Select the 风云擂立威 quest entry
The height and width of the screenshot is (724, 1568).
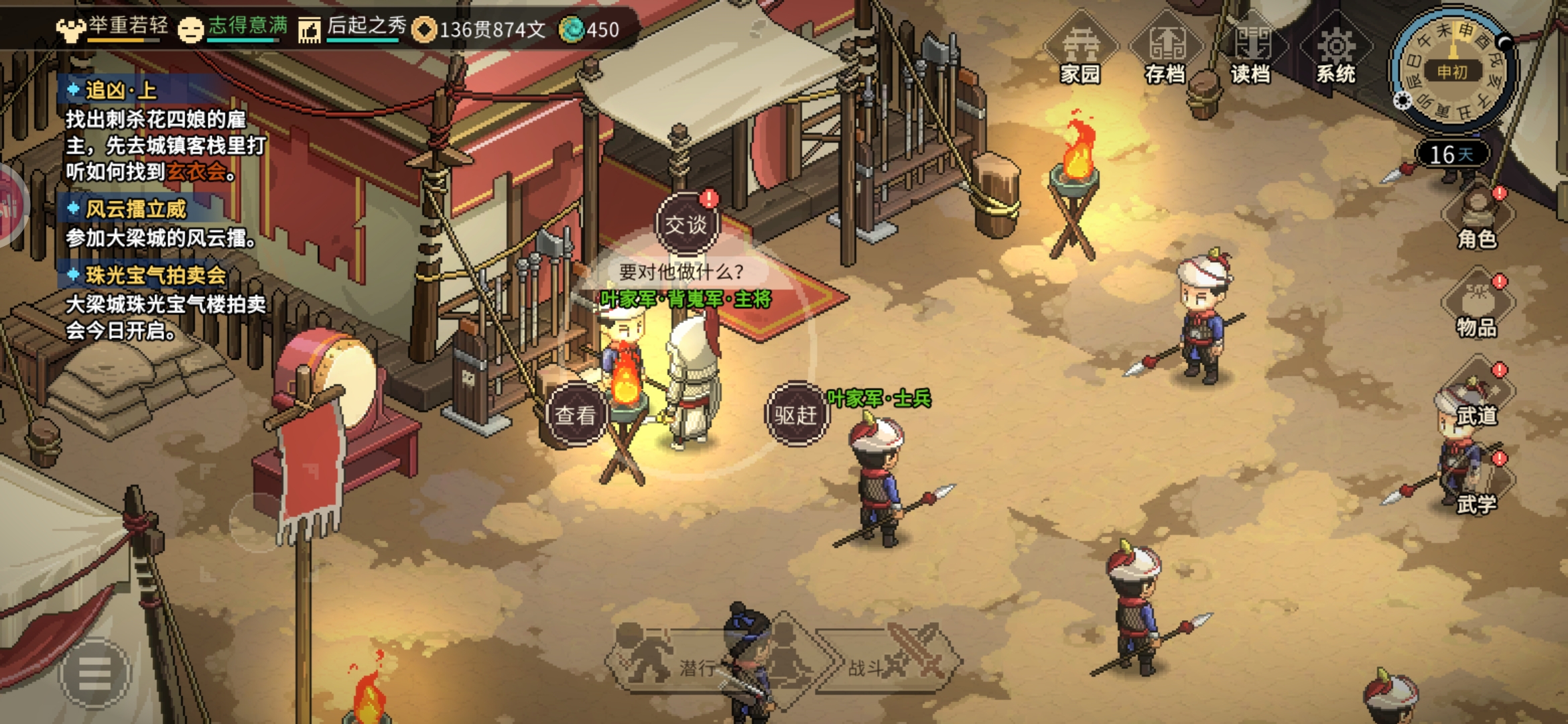(x=136, y=209)
